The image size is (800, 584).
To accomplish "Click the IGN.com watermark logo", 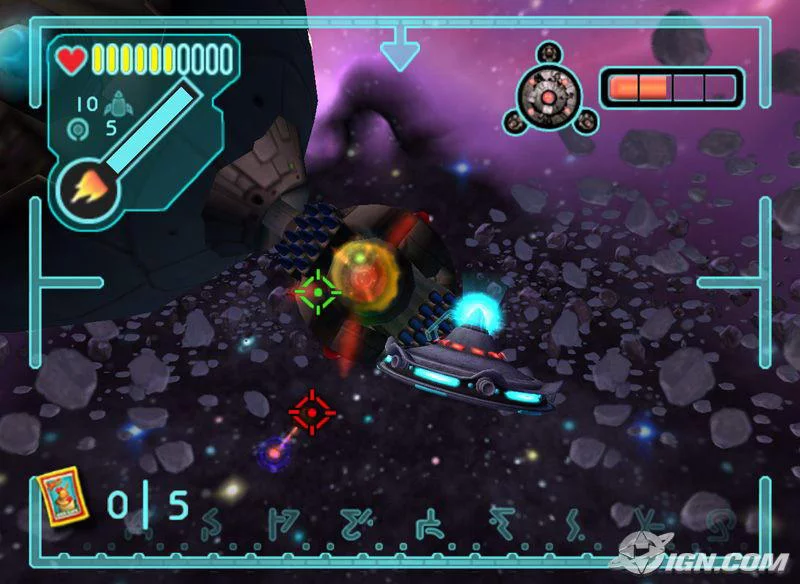I will [706, 558].
